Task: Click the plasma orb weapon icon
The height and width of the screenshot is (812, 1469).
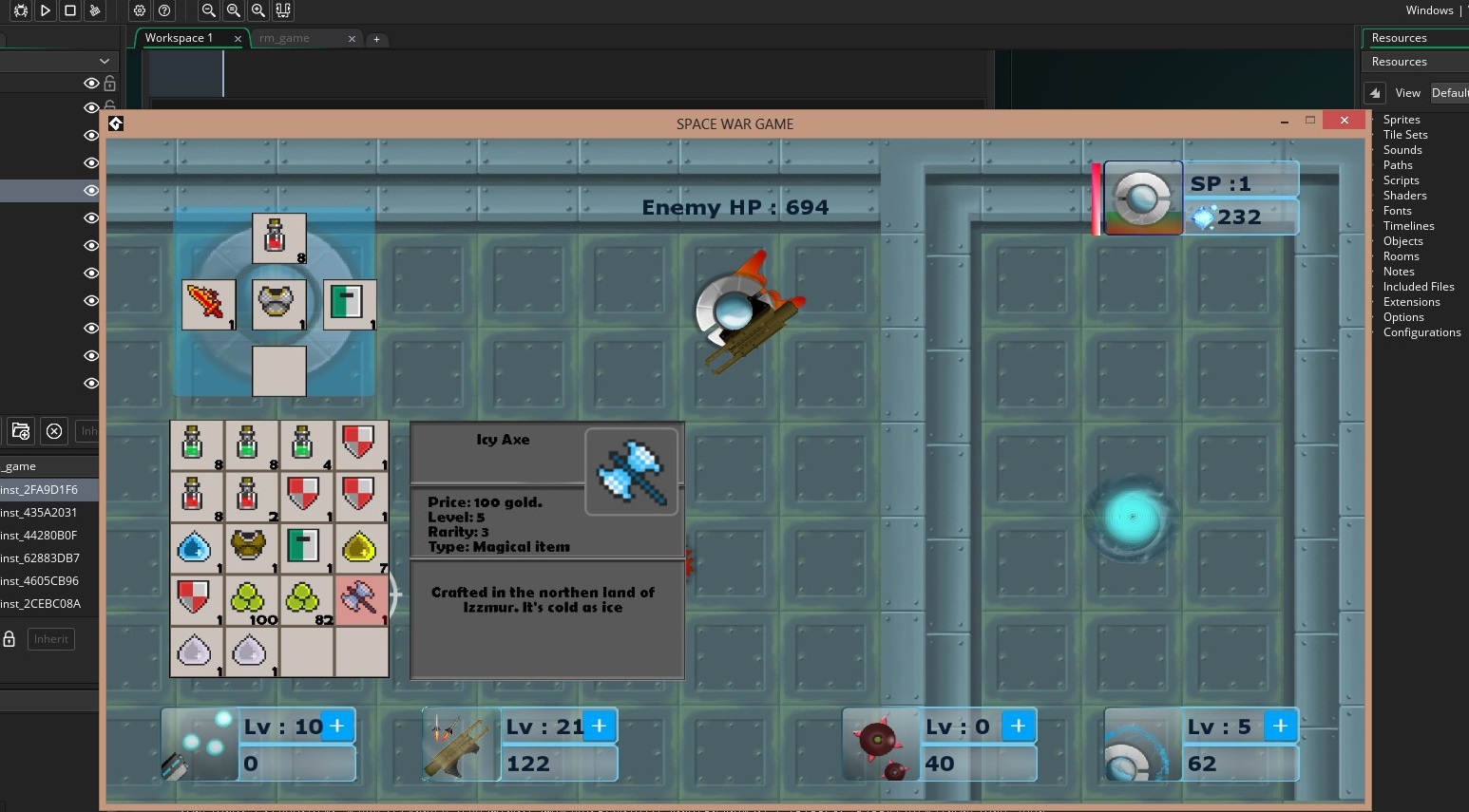Action: tap(200, 746)
